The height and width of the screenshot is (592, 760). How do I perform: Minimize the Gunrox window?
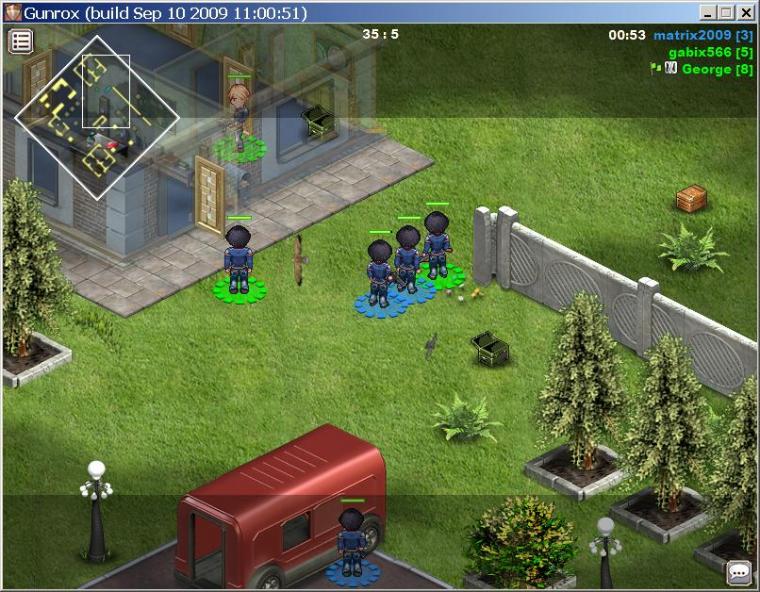coord(709,13)
